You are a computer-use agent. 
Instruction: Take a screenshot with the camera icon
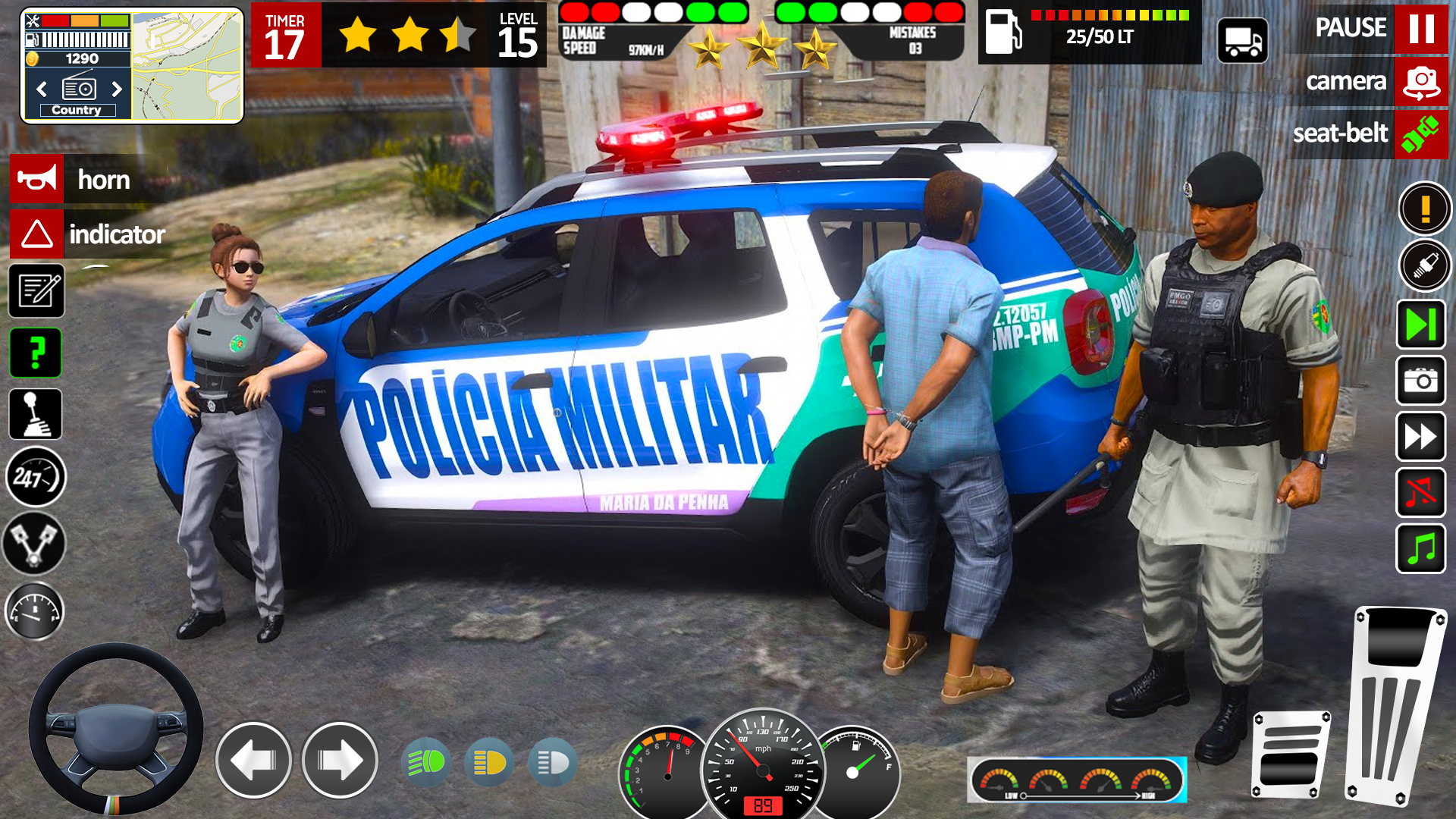tap(1420, 380)
